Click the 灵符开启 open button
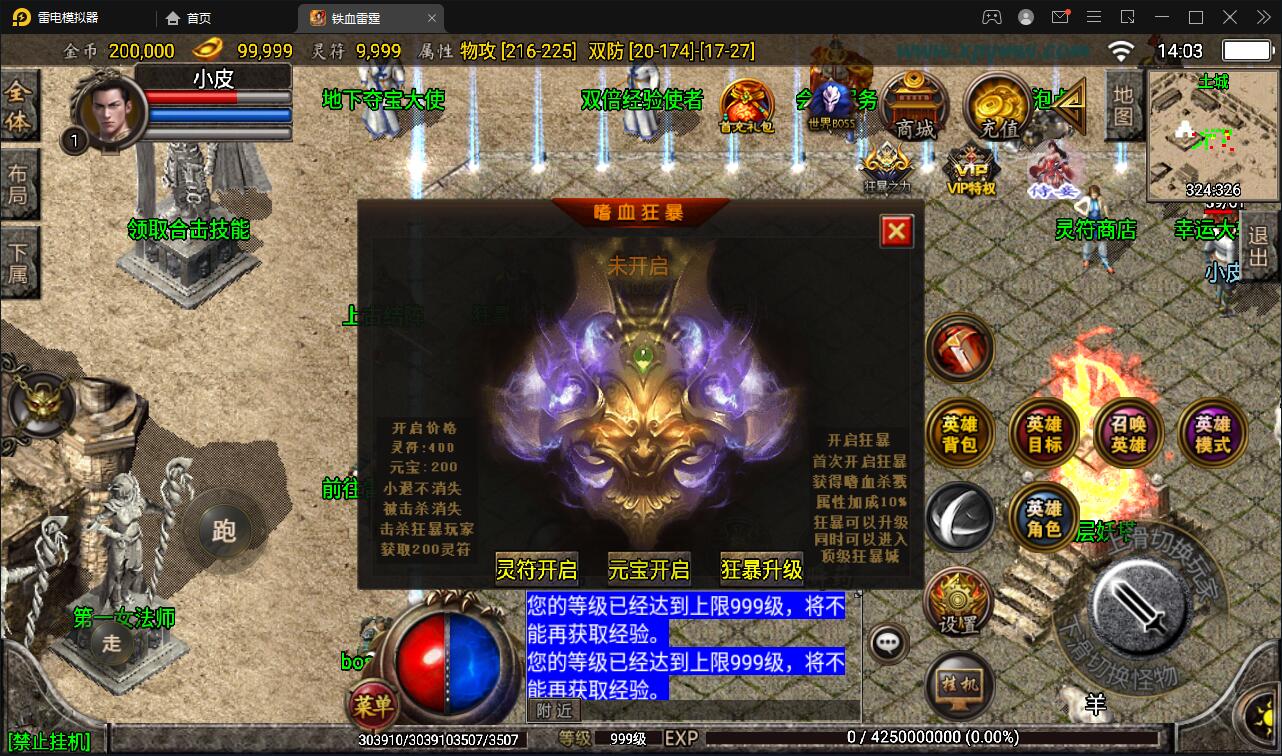The height and width of the screenshot is (756, 1282). point(536,569)
